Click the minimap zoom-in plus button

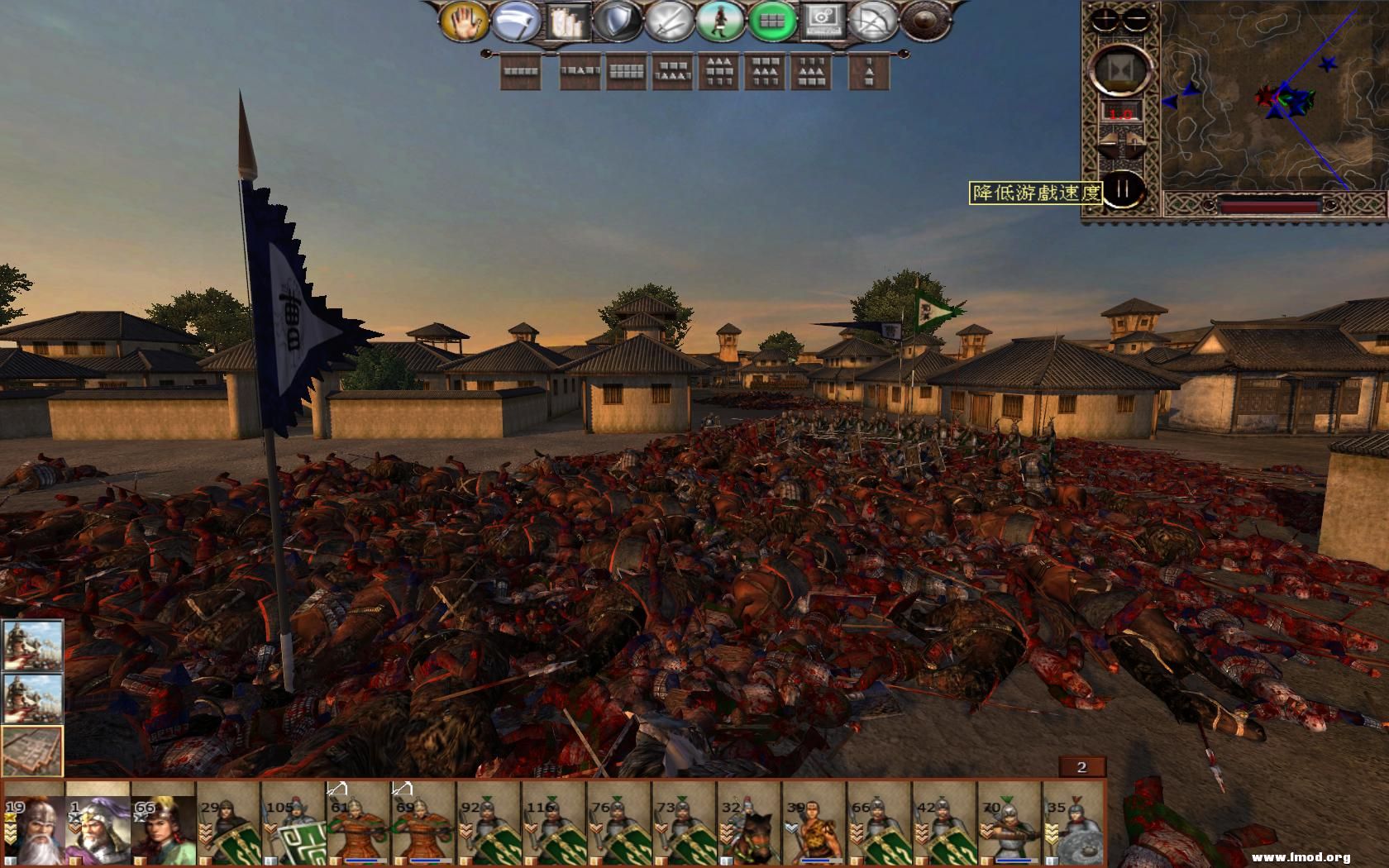coord(1104,20)
